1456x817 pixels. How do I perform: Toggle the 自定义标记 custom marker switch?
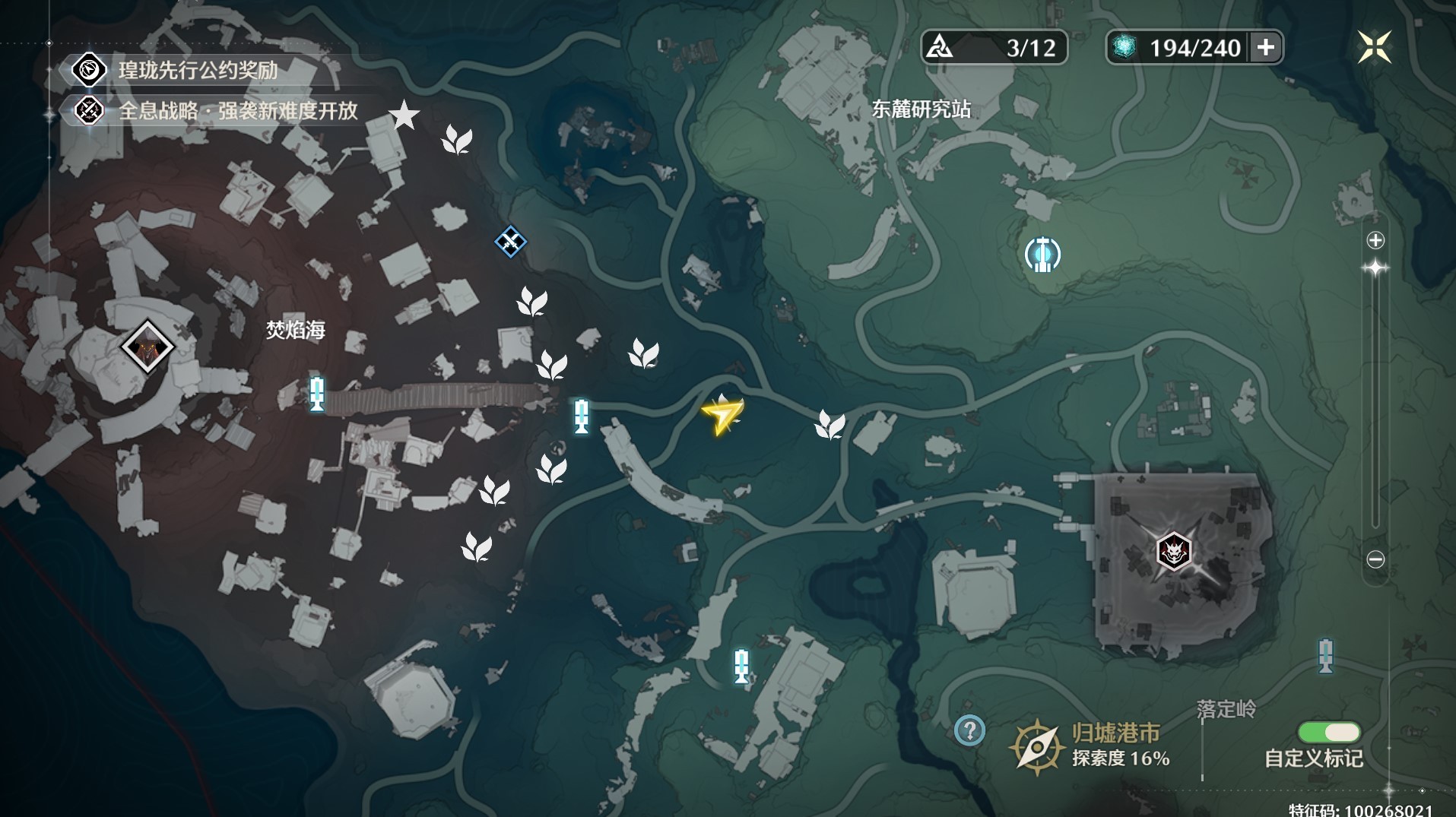coord(1329,733)
